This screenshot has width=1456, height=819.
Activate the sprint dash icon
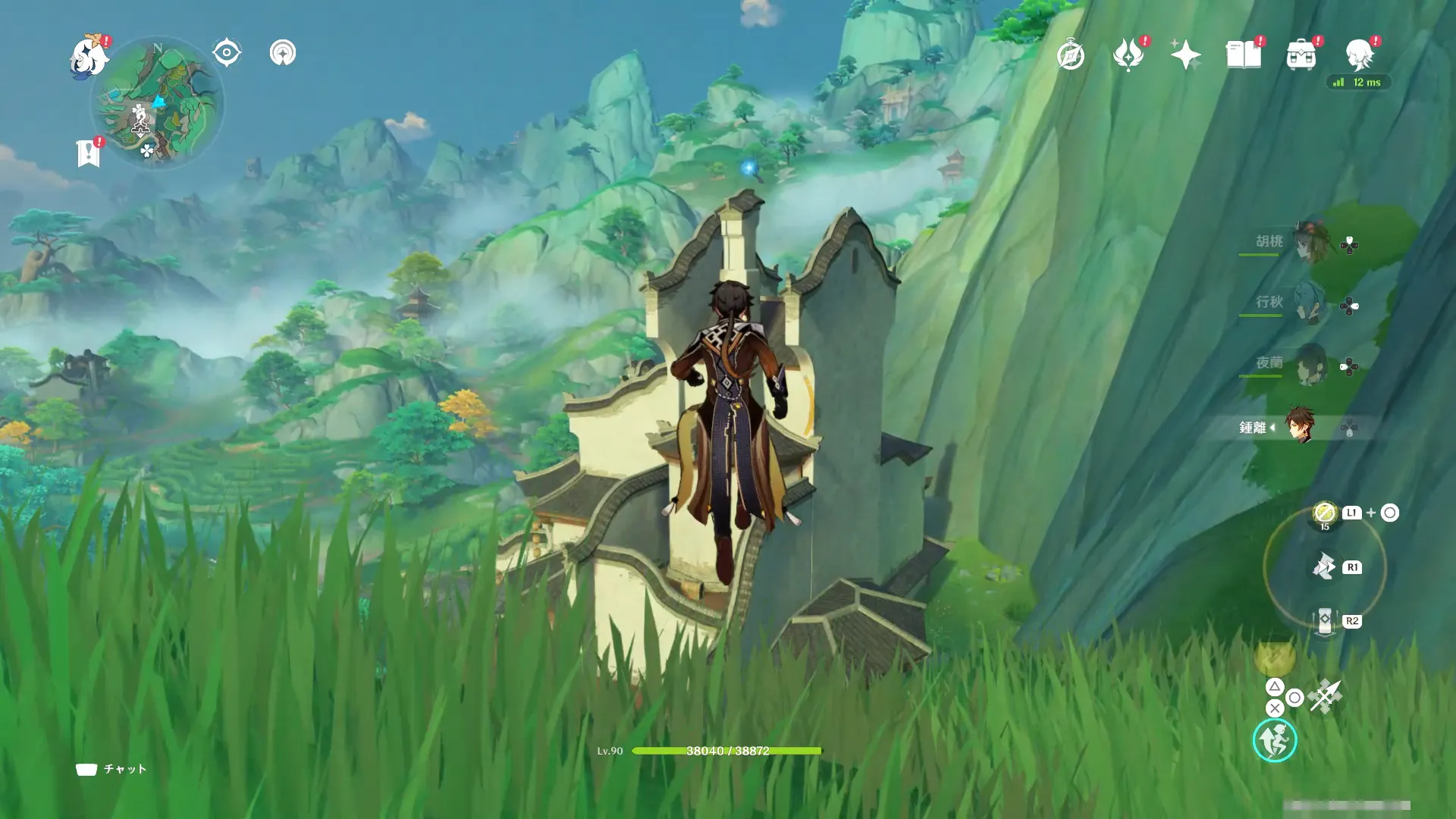(1274, 741)
